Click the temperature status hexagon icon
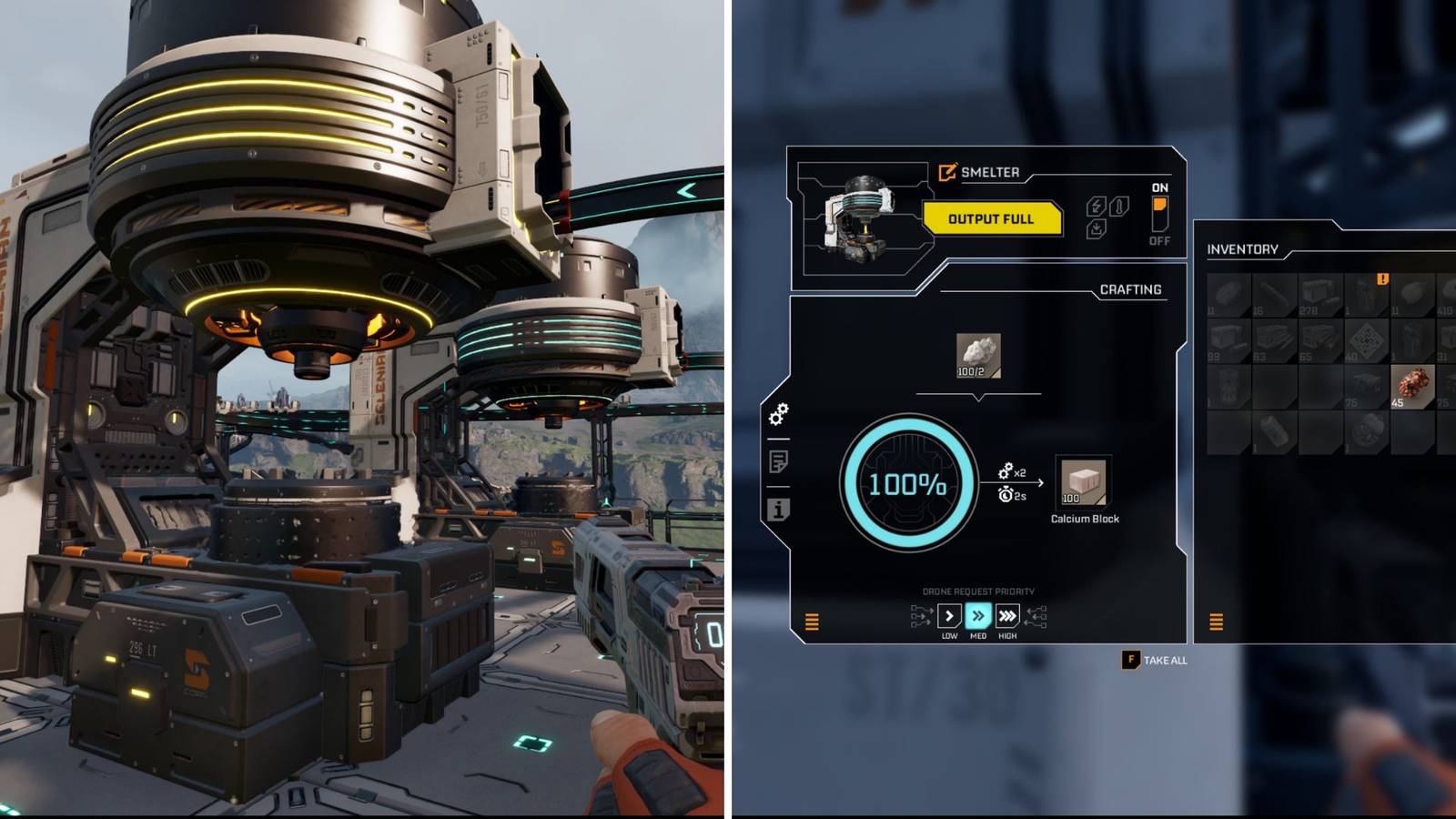Viewport: 1456px width, 819px height. [x=1118, y=207]
